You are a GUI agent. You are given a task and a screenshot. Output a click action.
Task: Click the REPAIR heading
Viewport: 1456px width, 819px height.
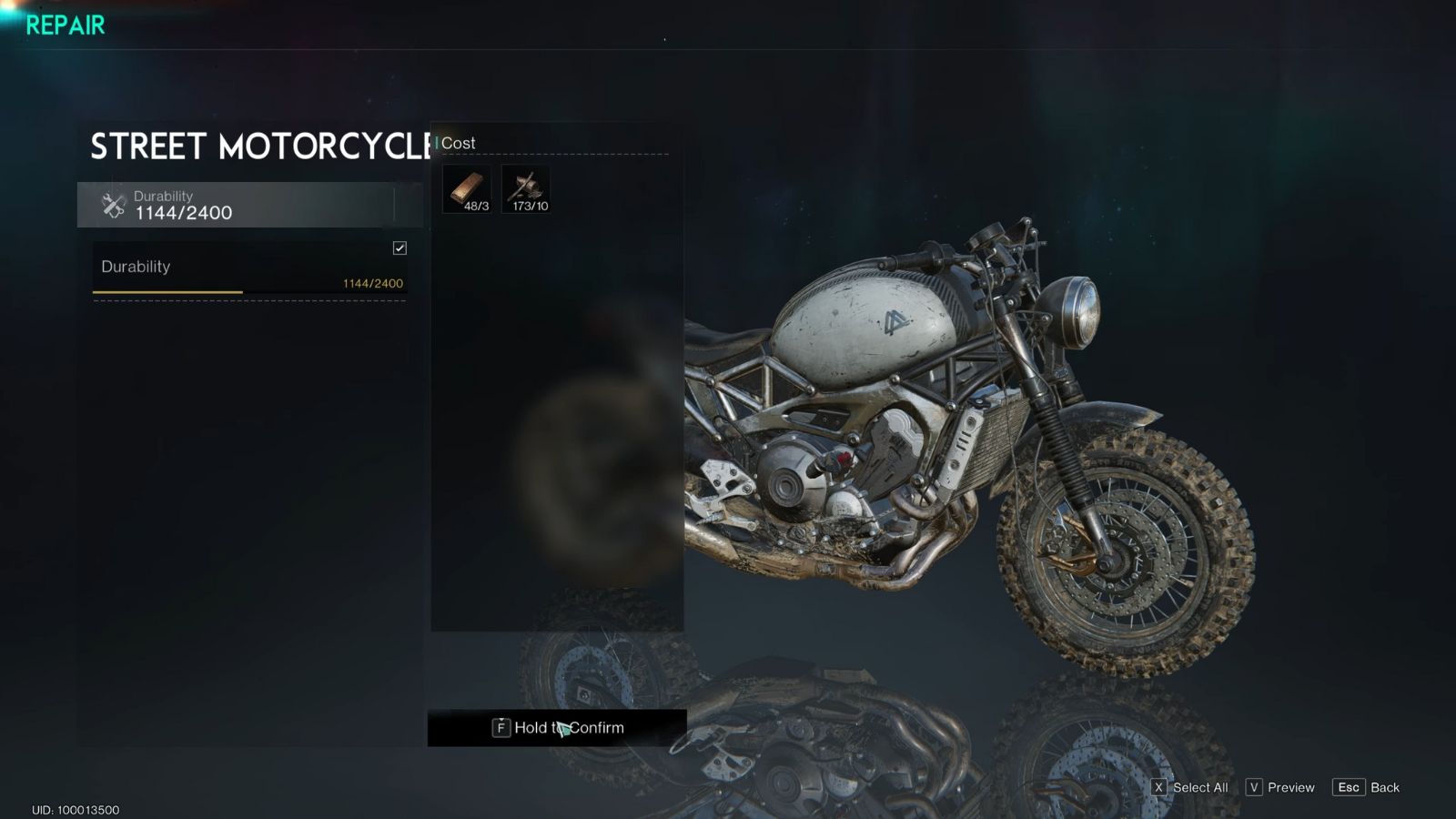[x=64, y=25]
